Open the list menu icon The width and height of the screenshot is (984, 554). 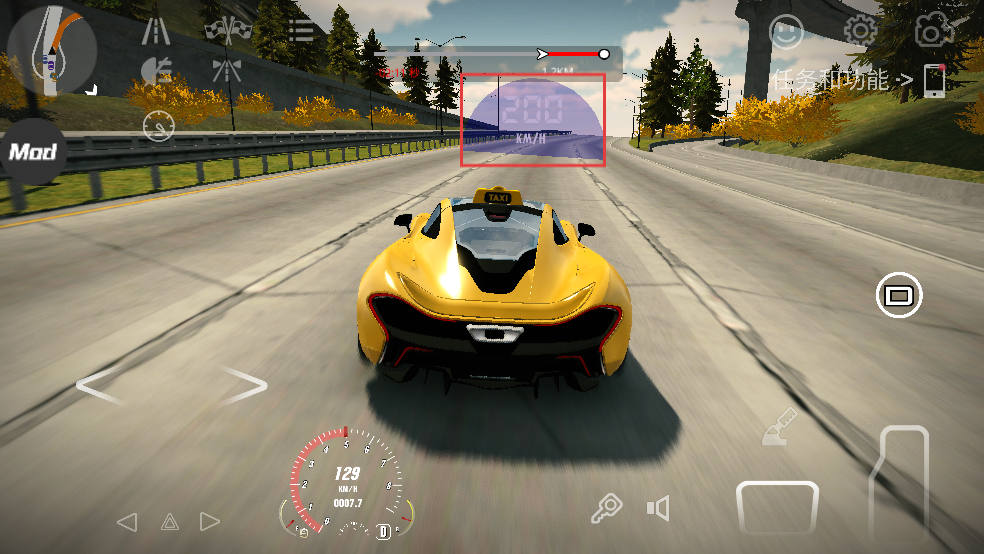[300, 29]
